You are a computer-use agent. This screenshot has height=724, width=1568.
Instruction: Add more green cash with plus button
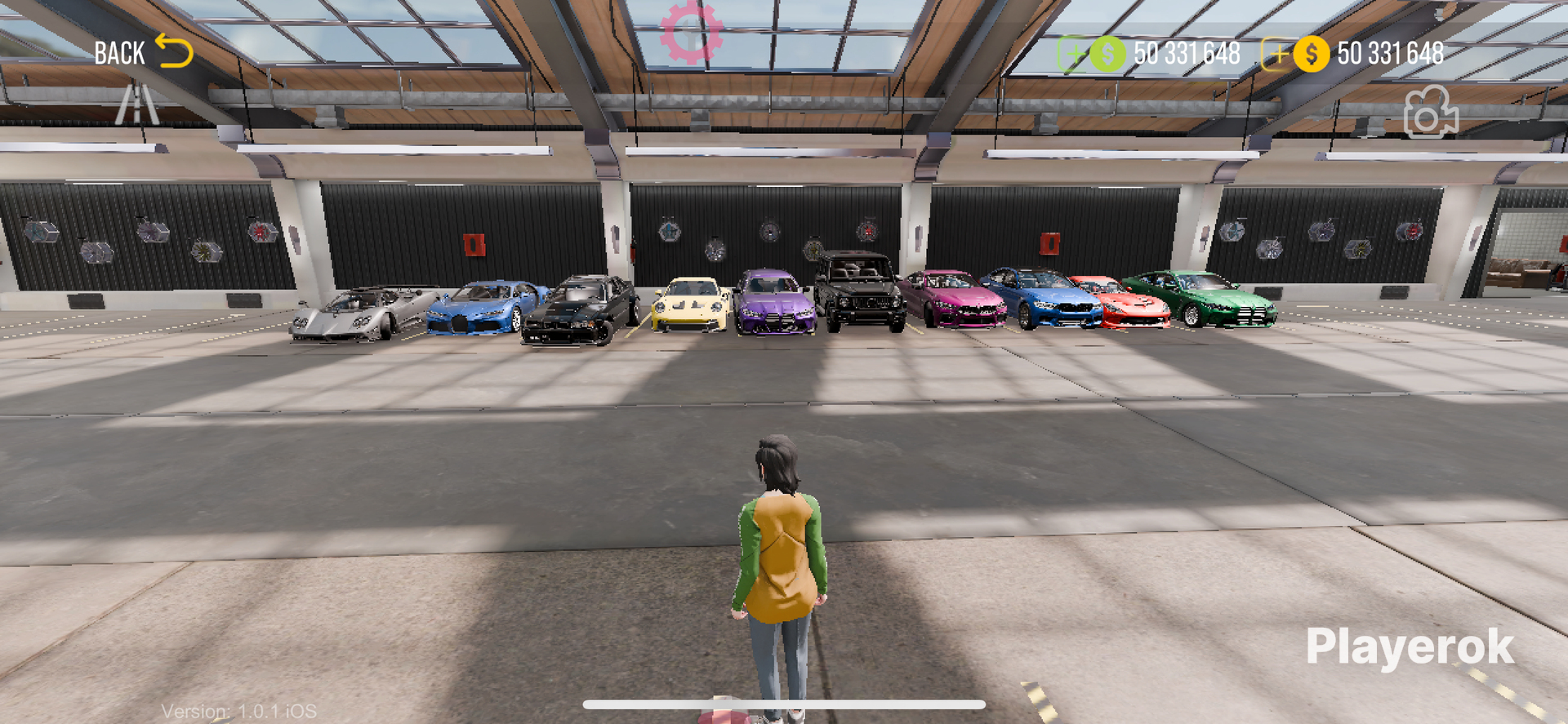point(1074,55)
